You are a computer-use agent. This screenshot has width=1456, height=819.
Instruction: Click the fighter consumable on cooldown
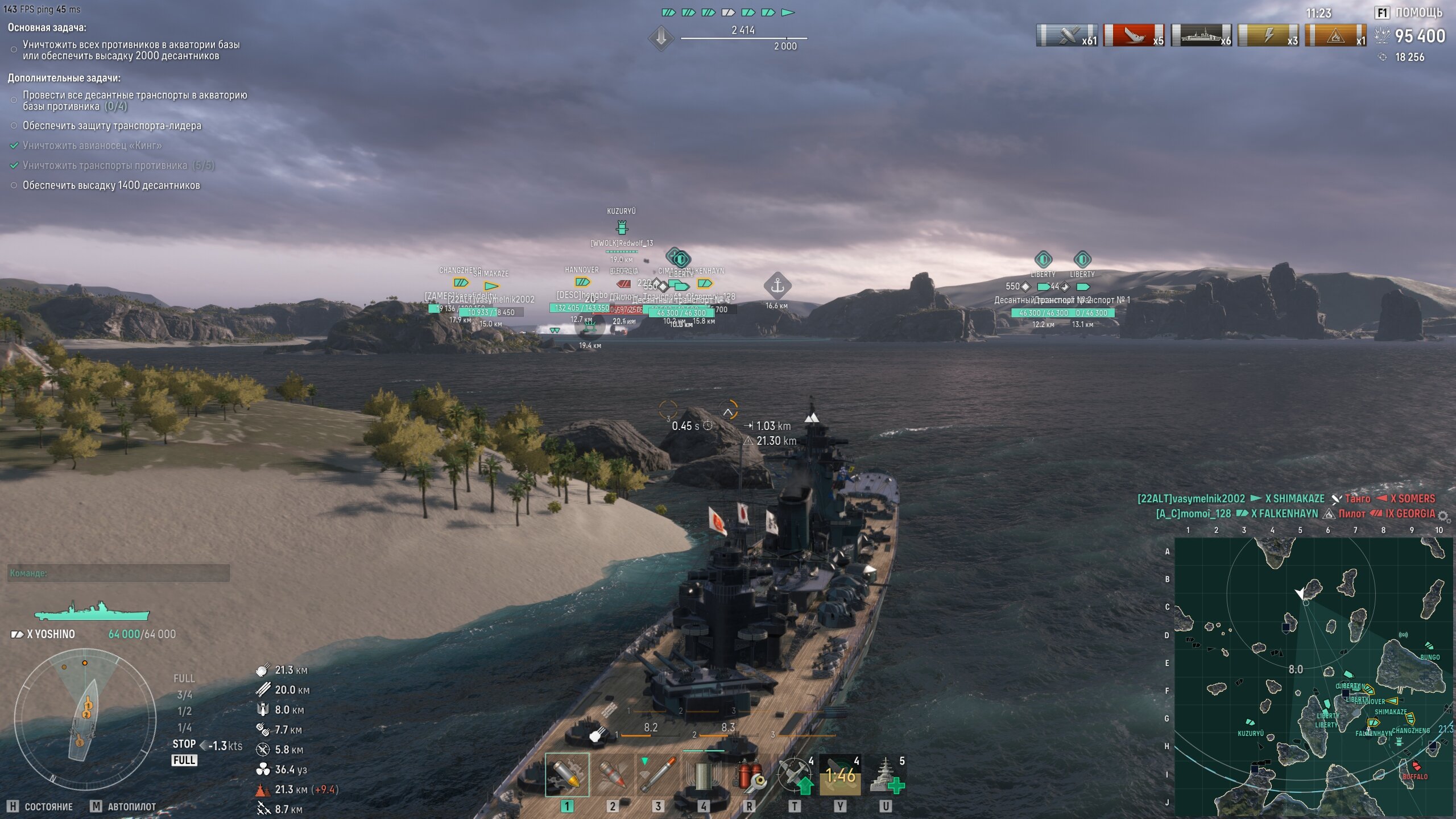coord(839,775)
